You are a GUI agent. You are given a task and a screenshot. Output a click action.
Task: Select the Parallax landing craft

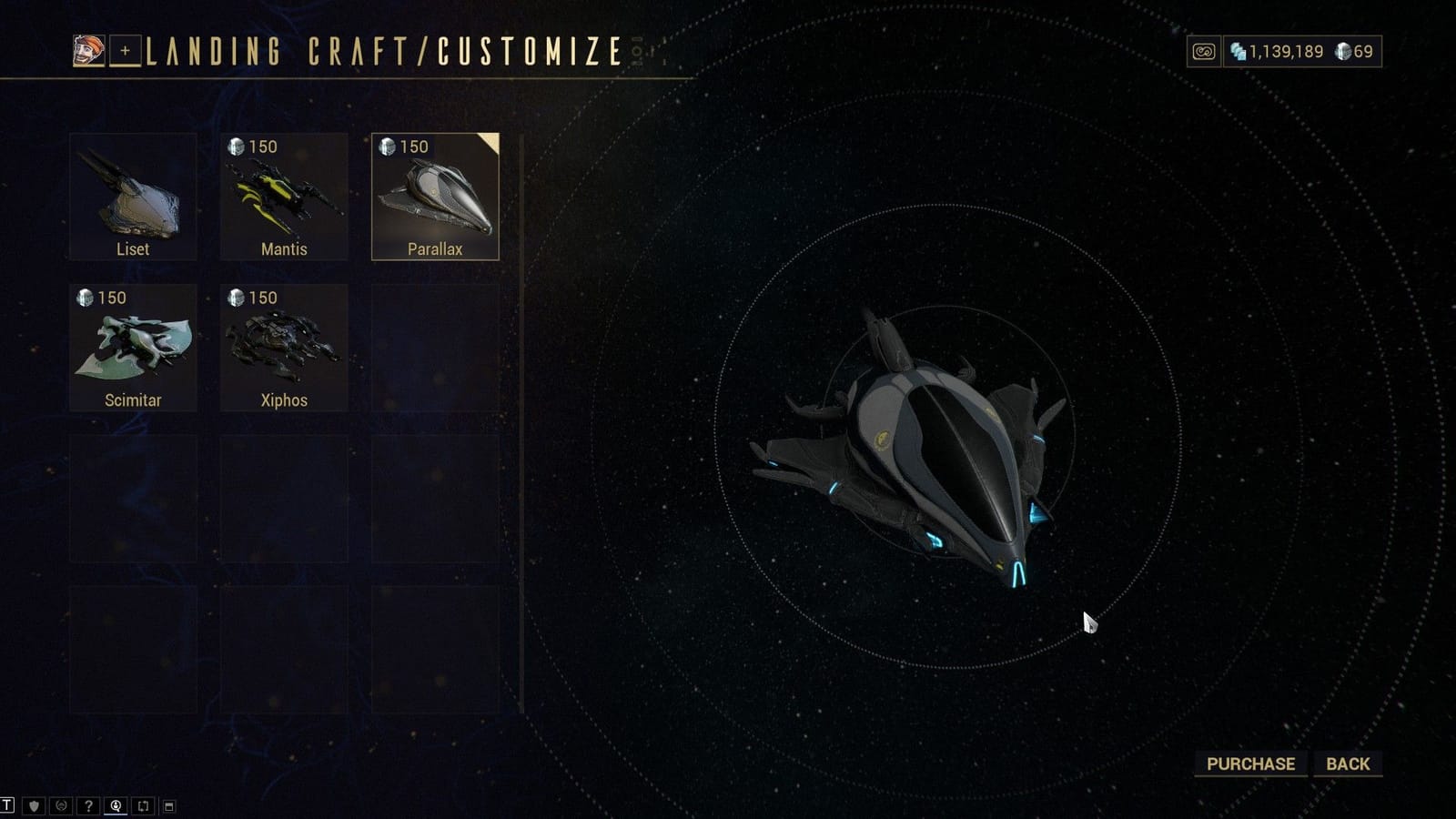pyautogui.click(x=436, y=195)
